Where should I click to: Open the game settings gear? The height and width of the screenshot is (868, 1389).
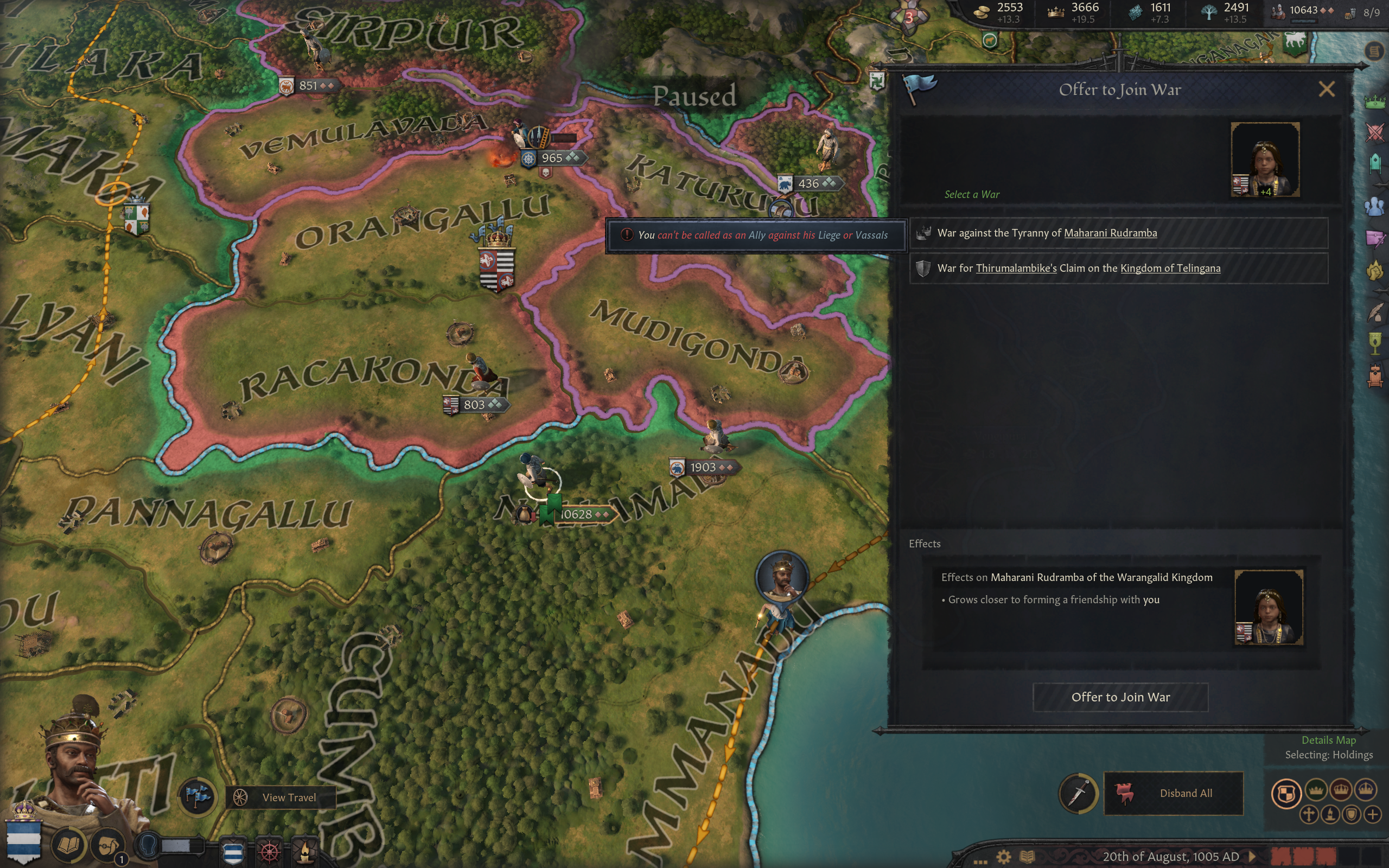point(1003,857)
